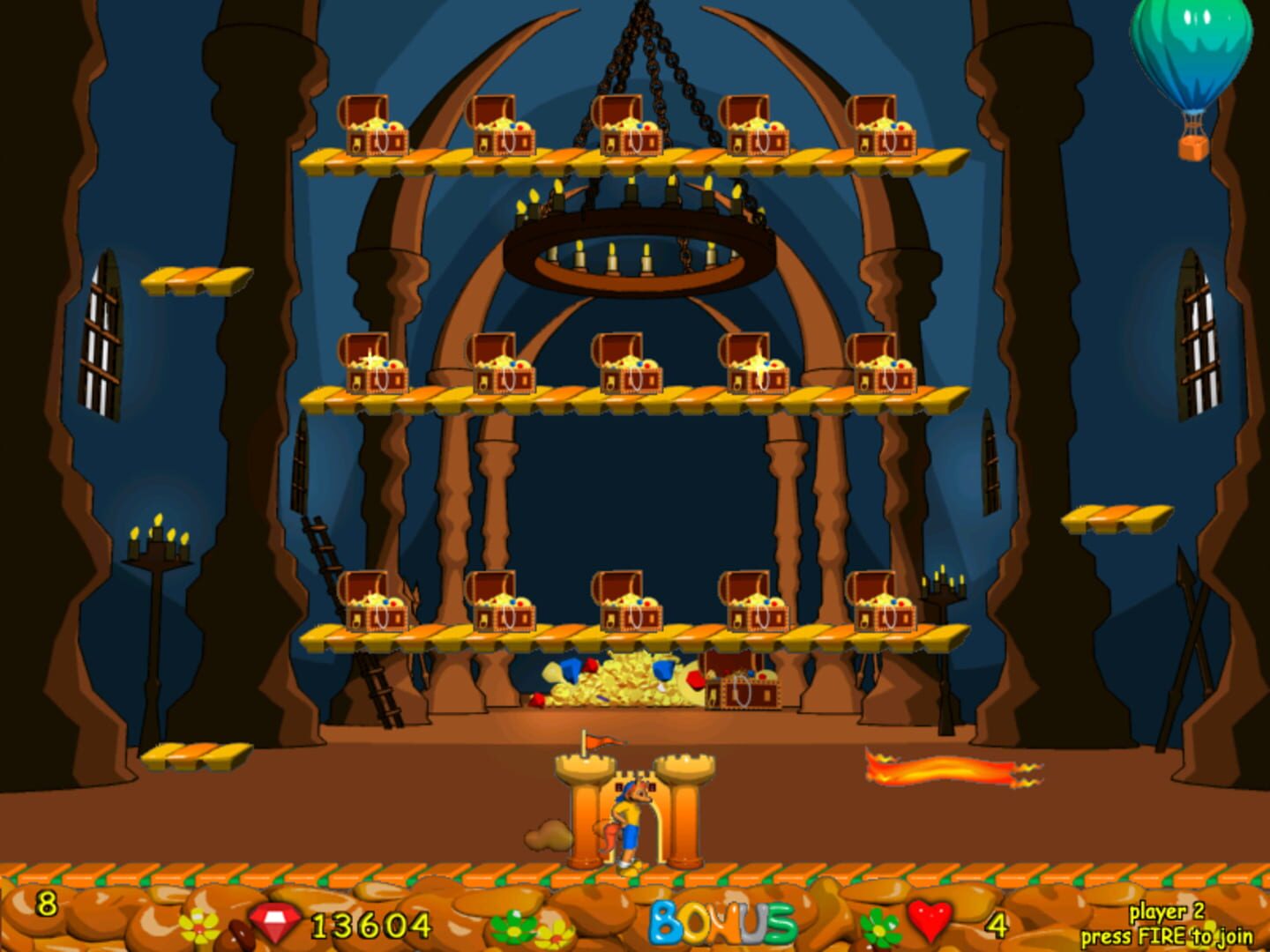Click the gem count 13604 display
Viewport: 1270px width, 952px height.
coord(370,924)
